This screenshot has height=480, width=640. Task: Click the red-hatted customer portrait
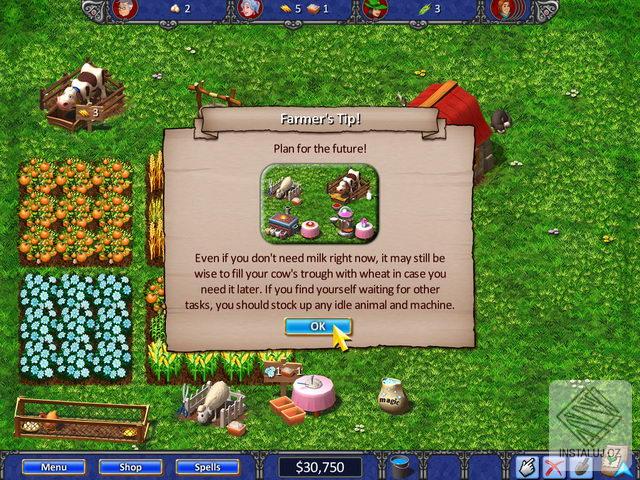coord(123,10)
